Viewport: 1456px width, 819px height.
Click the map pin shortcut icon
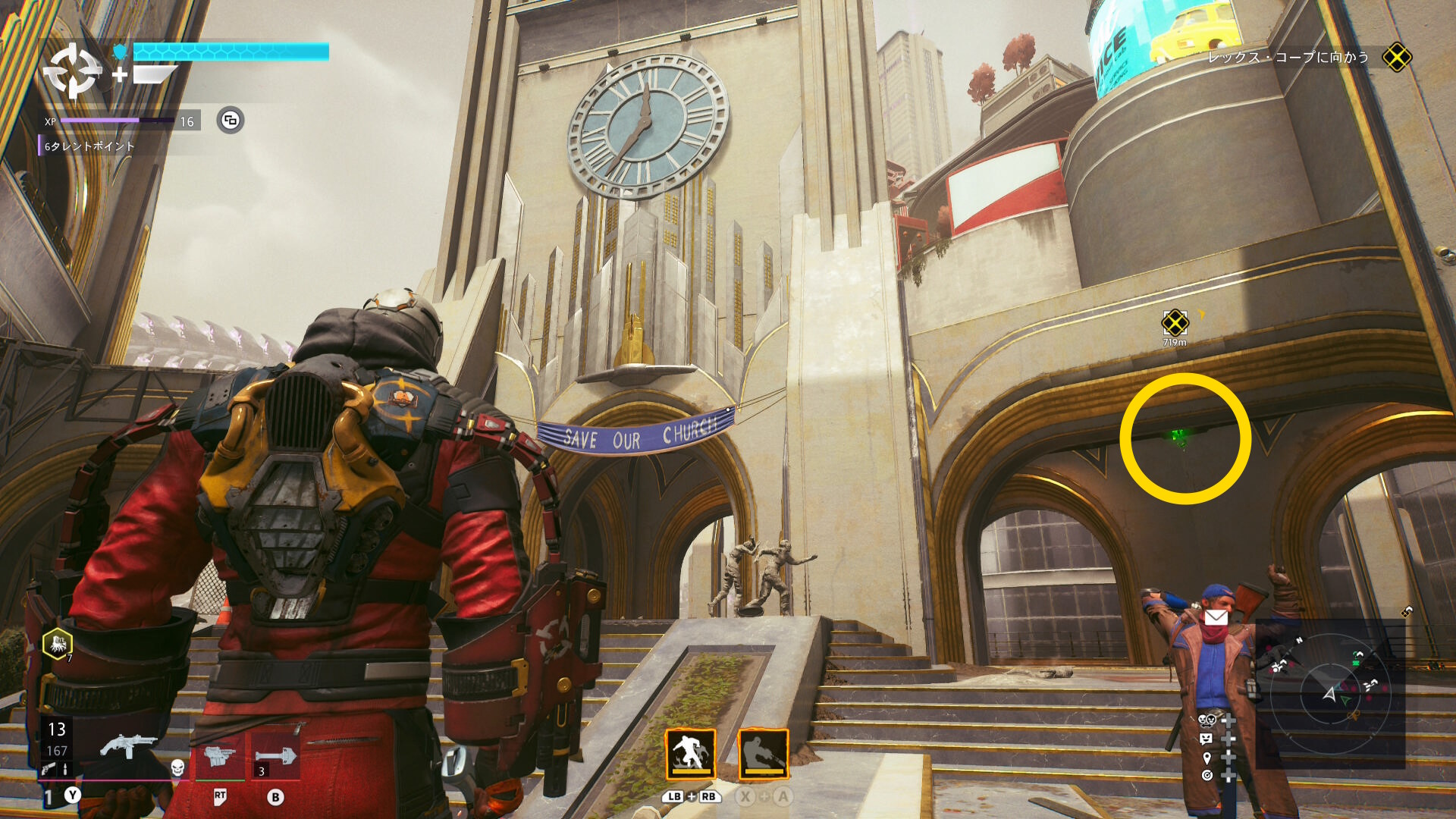pos(1207,758)
